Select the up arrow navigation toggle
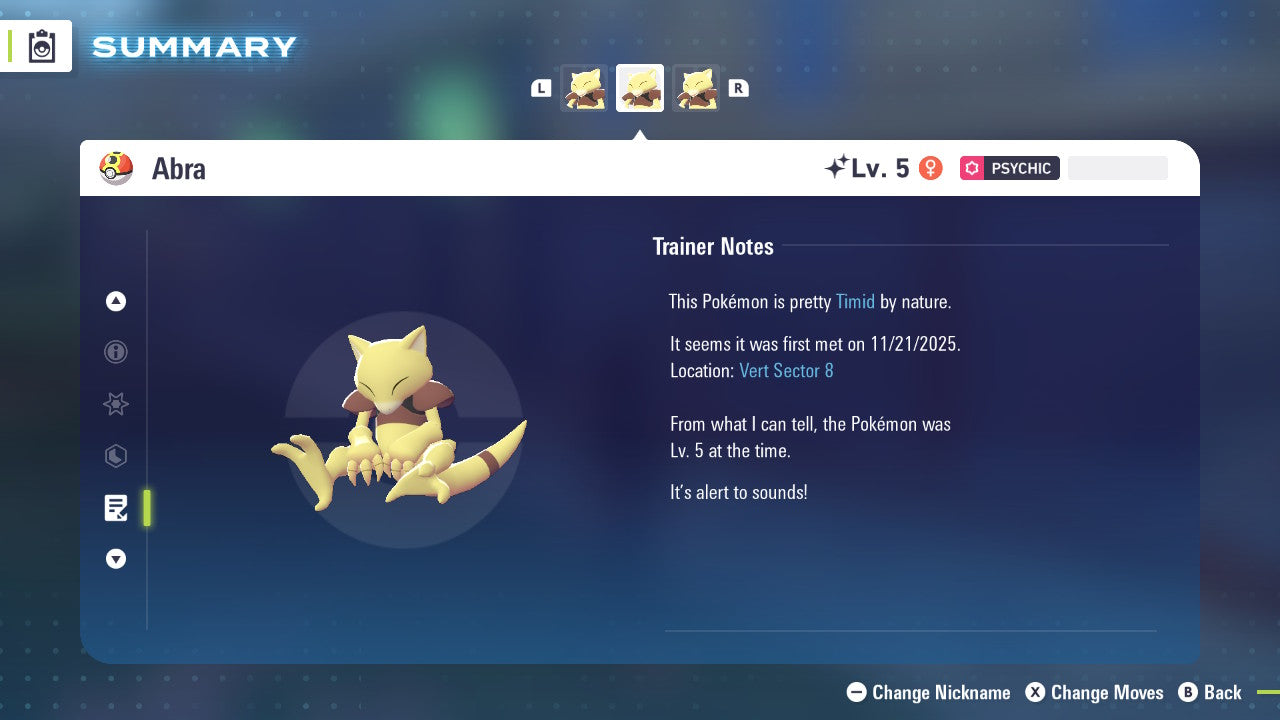The width and height of the screenshot is (1280, 720). tap(116, 301)
